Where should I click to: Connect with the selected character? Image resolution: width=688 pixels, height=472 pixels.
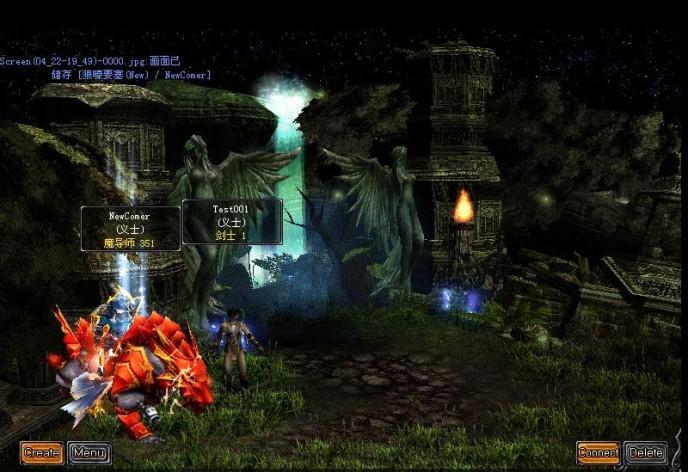click(x=598, y=453)
